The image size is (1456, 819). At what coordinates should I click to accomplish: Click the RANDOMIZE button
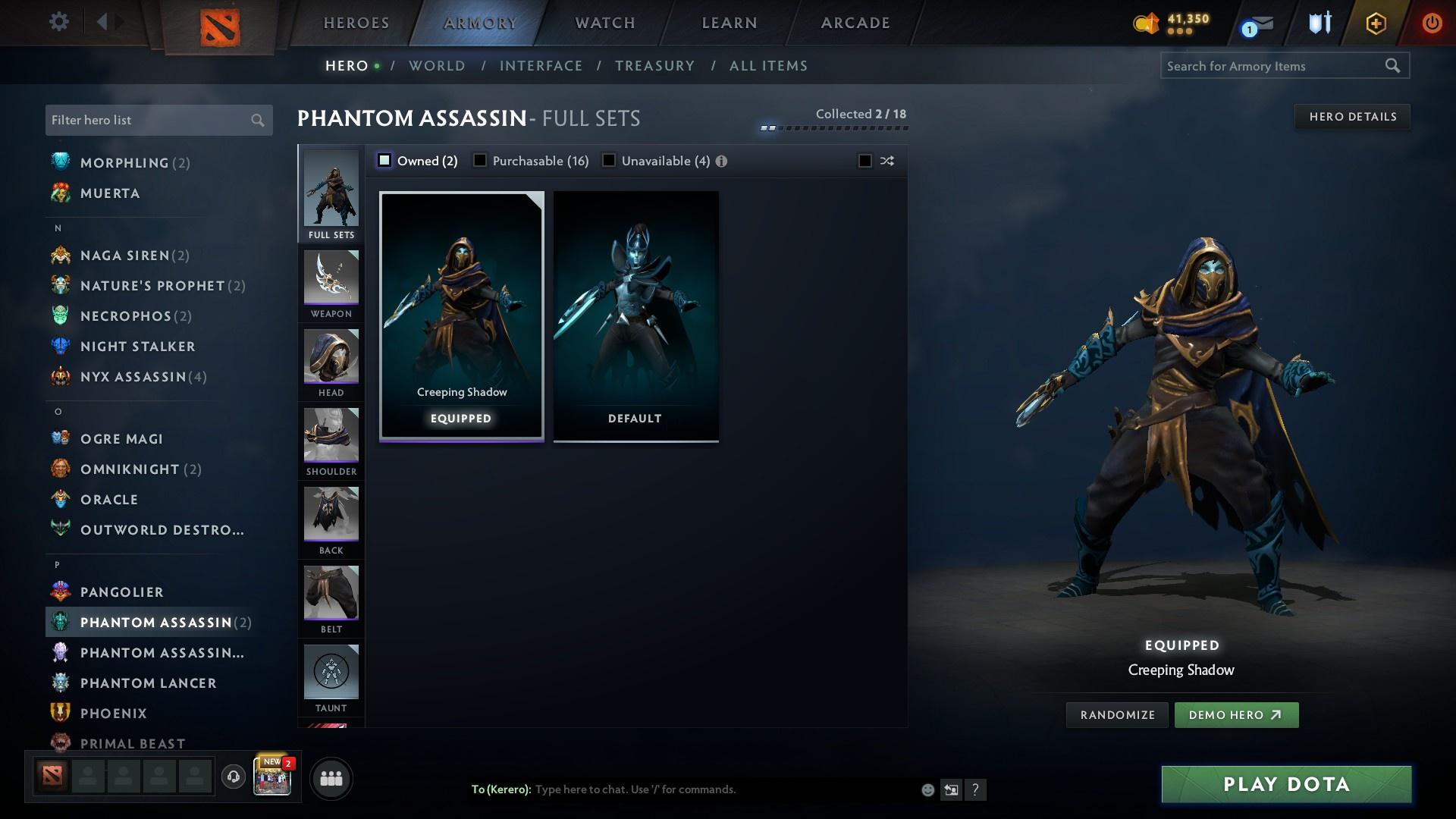(1116, 714)
